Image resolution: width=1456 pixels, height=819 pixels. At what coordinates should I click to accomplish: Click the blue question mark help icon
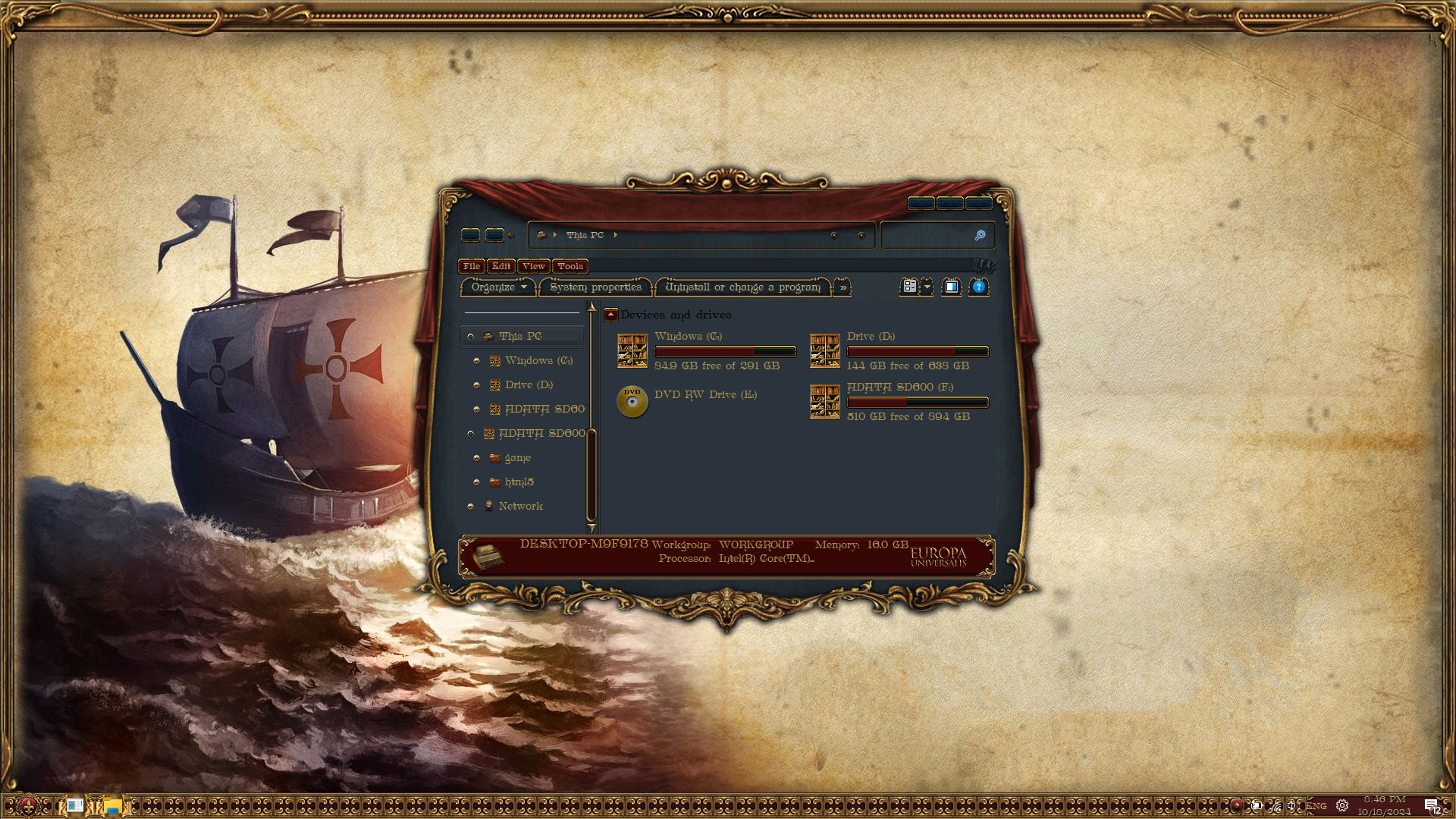(x=978, y=287)
